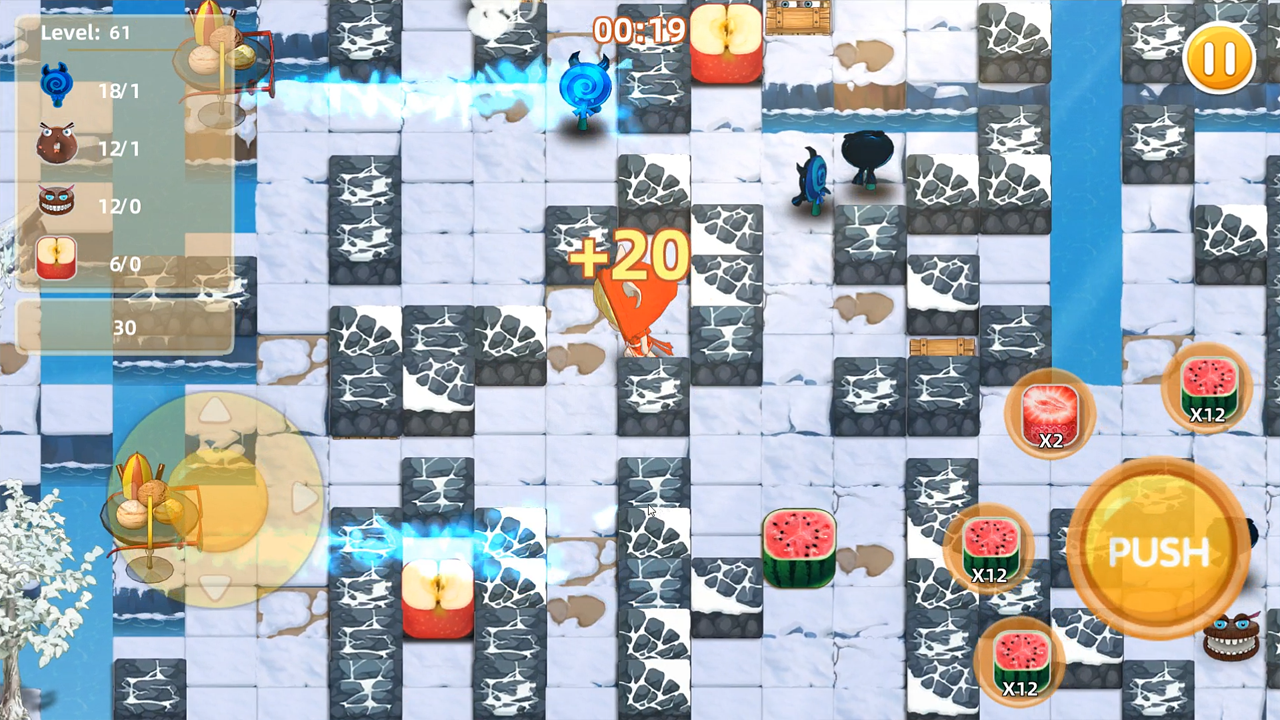
Task: Click the watermelon bomb placed on the field
Action: click(798, 545)
